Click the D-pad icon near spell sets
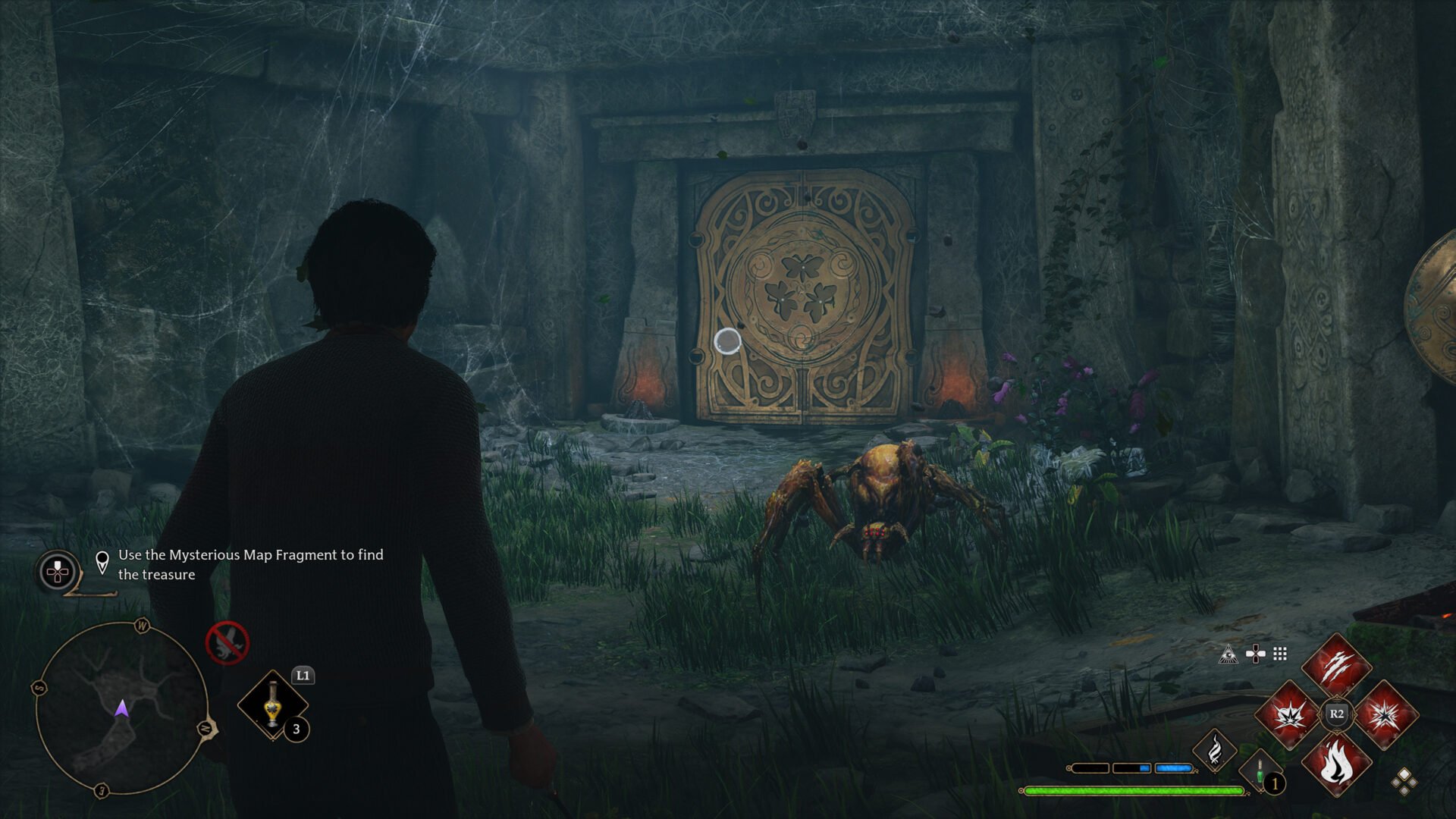1456x819 pixels. pyautogui.click(x=1255, y=654)
